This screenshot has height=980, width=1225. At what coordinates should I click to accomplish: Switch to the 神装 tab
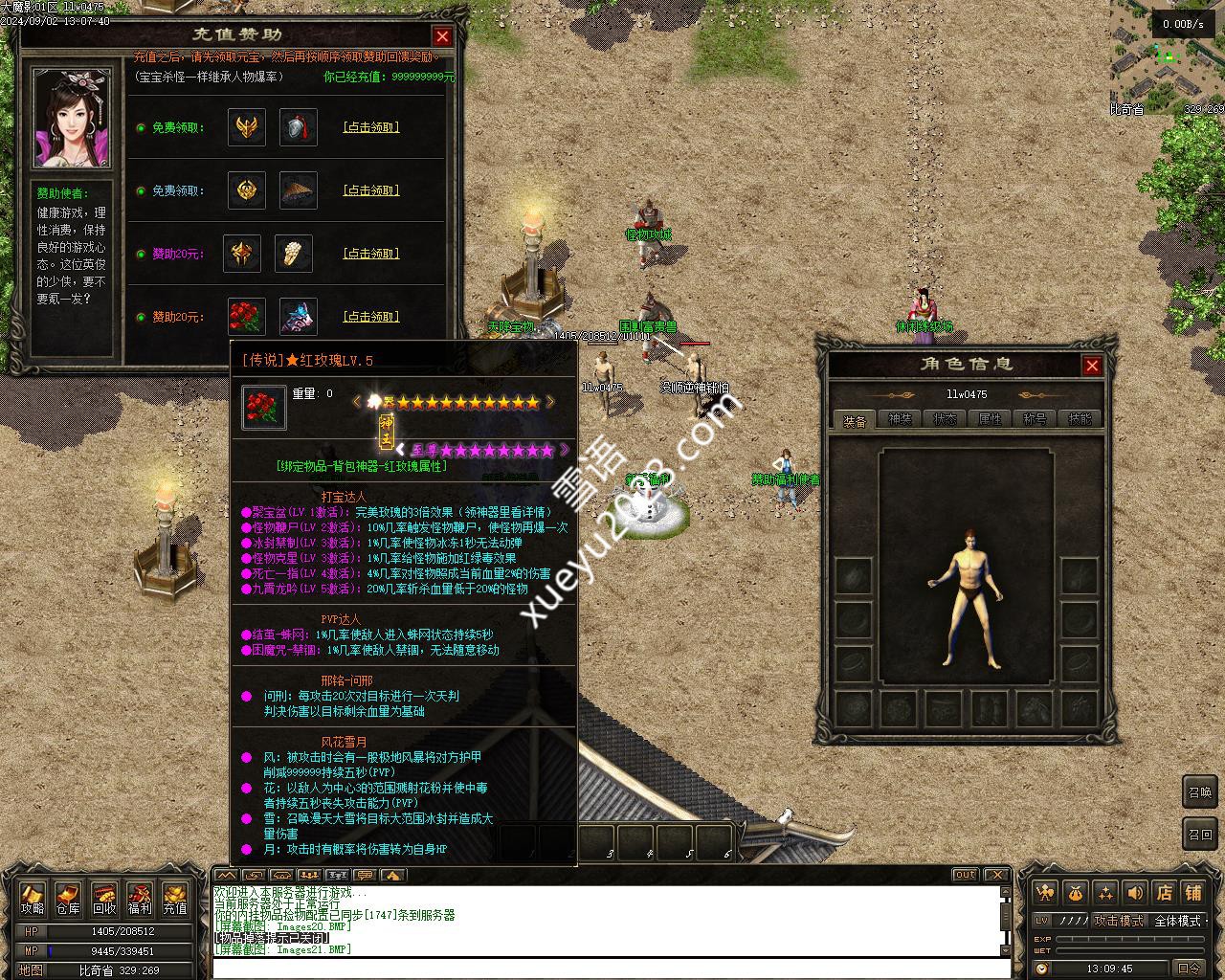pyautogui.click(x=900, y=419)
